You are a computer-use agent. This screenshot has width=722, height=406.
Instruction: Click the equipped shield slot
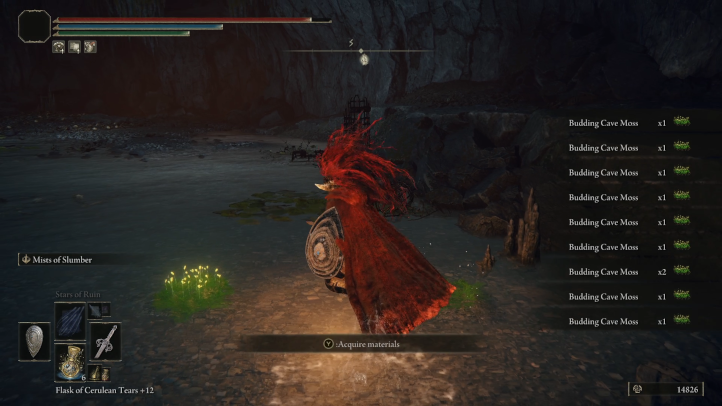coord(35,341)
